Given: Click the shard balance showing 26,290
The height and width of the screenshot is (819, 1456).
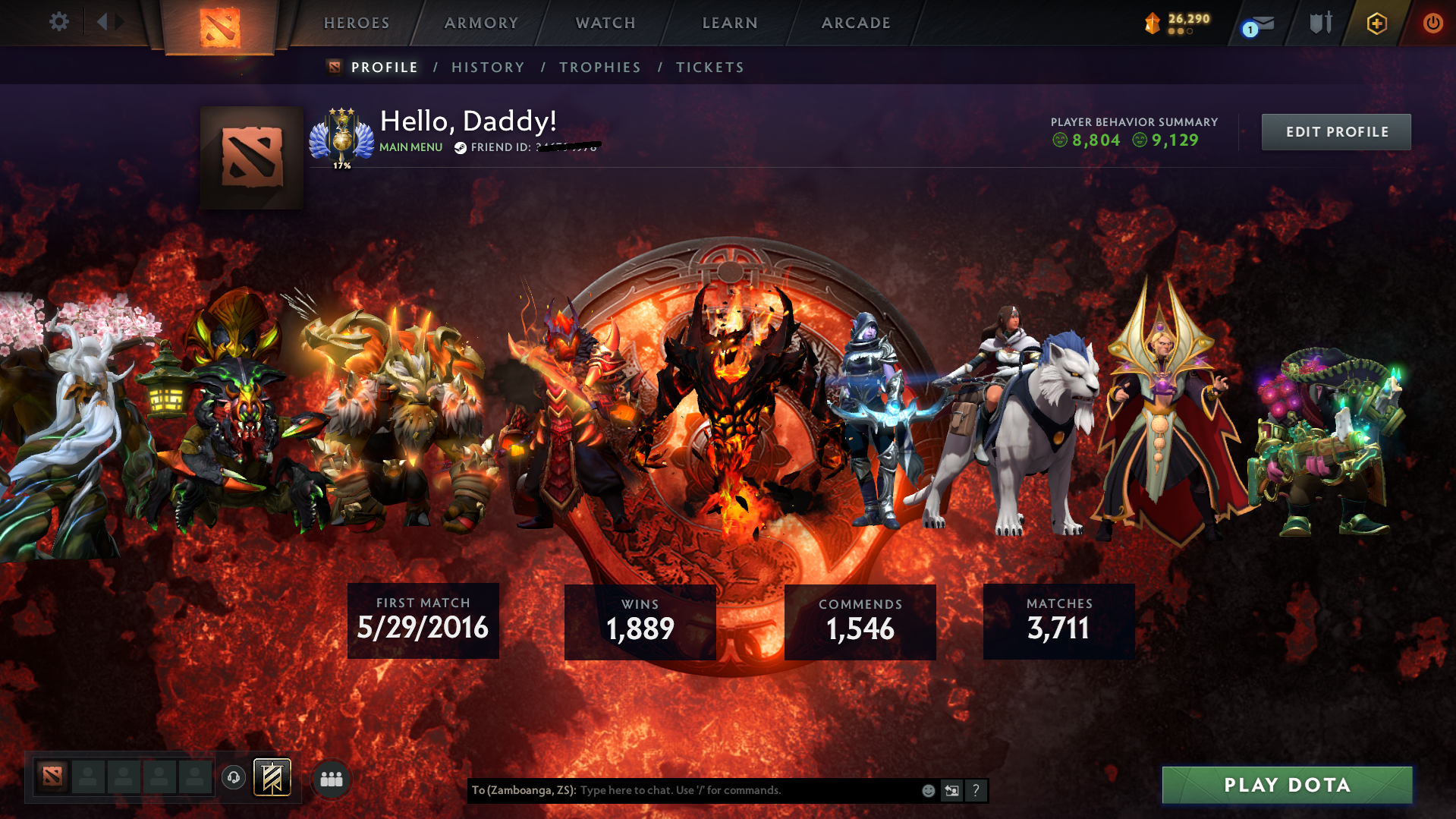Looking at the screenshot, I should (1176, 22).
